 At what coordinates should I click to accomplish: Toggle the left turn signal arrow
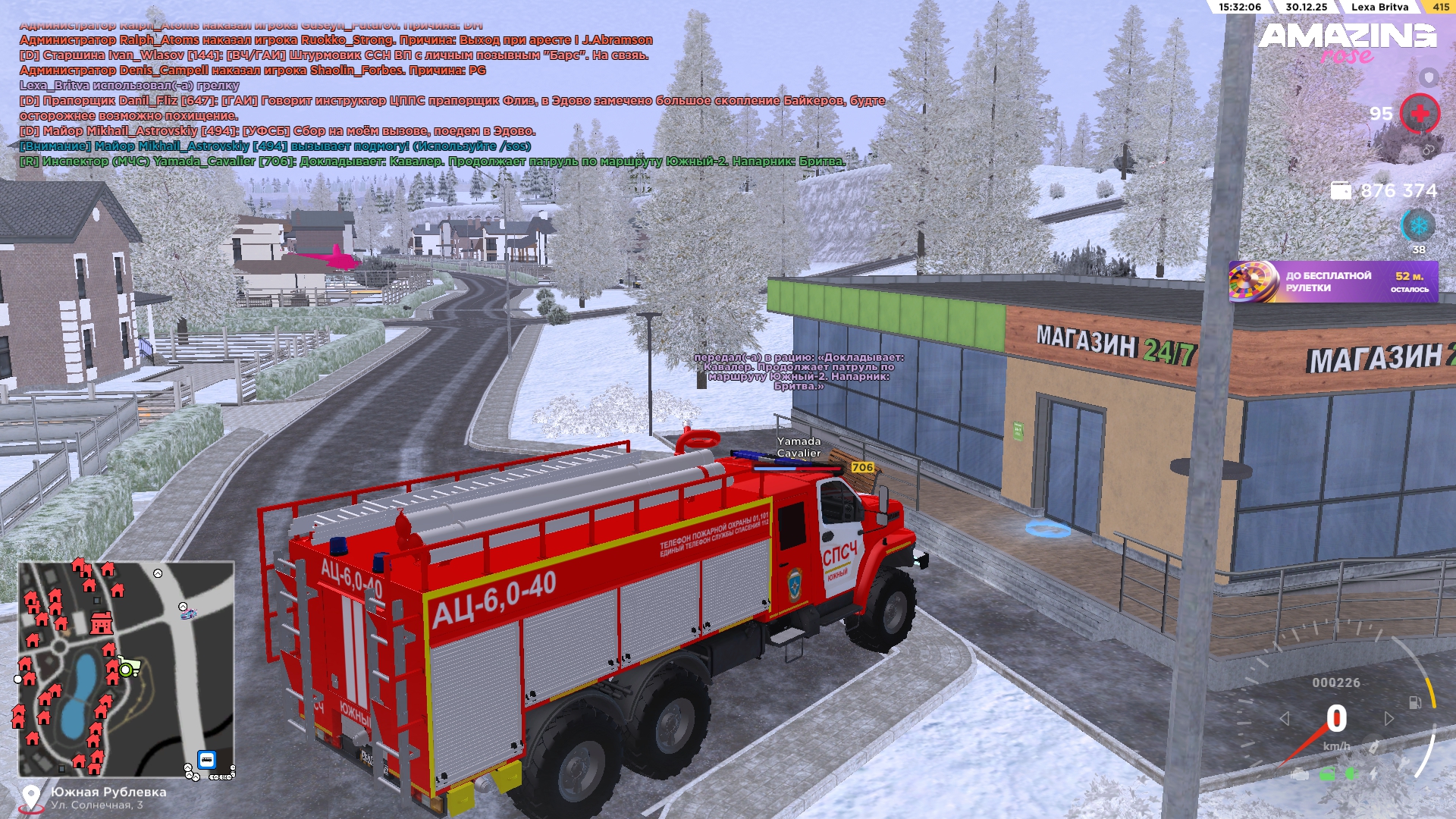(x=1284, y=718)
